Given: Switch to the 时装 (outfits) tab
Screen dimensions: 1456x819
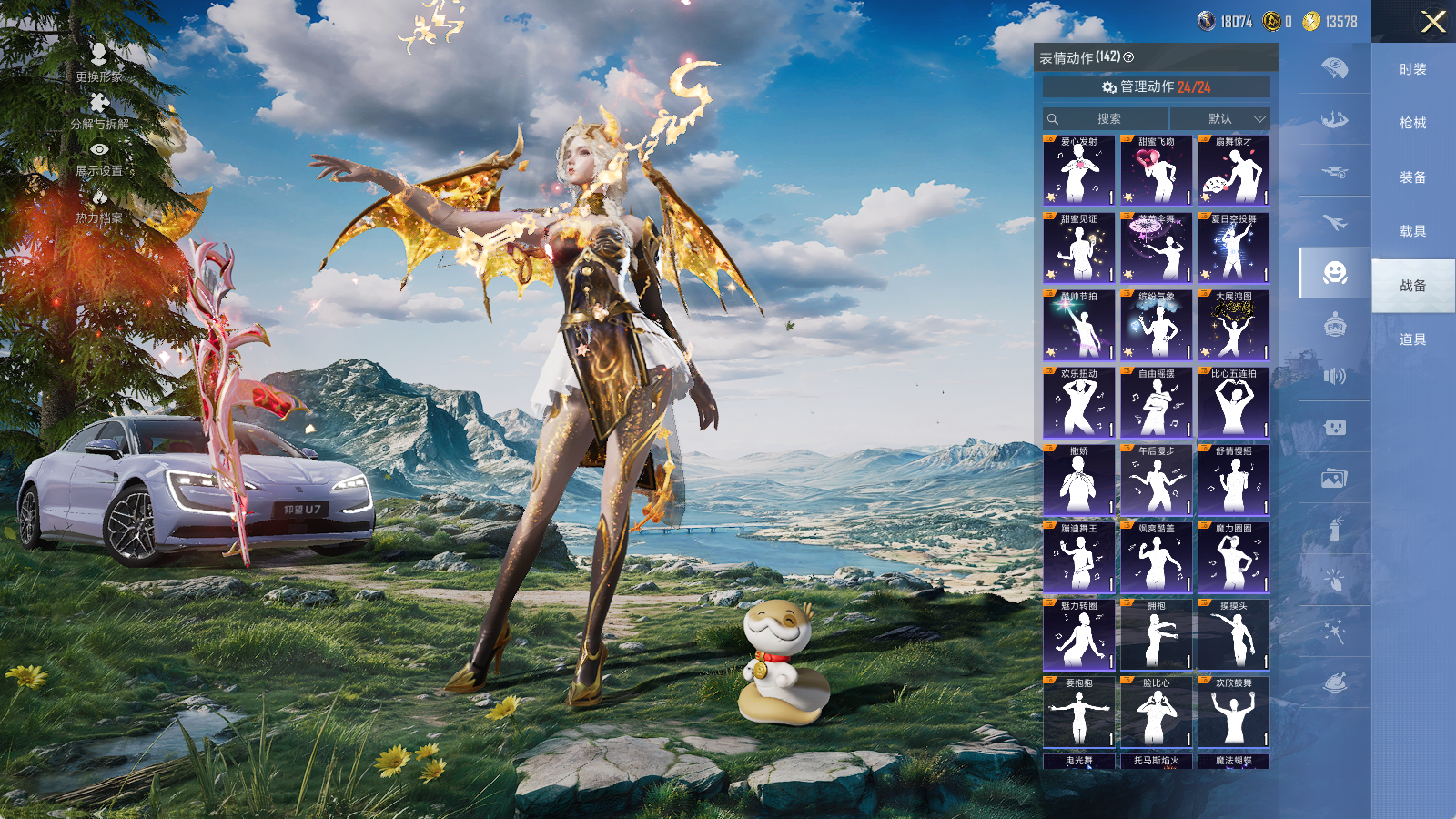Looking at the screenshot, I should click(x=1412, y=69).
